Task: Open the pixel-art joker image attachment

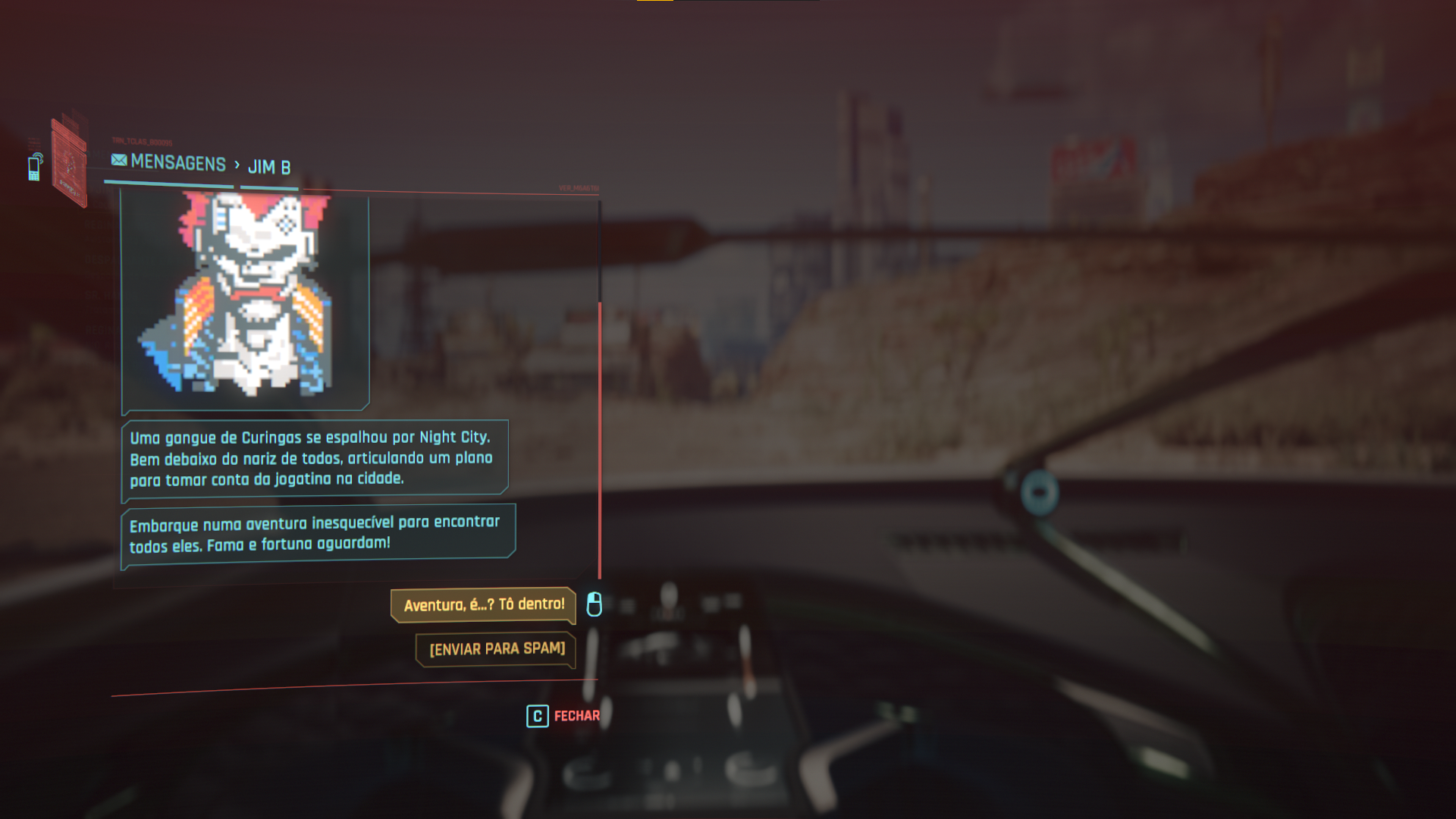Action: (245, 298)
